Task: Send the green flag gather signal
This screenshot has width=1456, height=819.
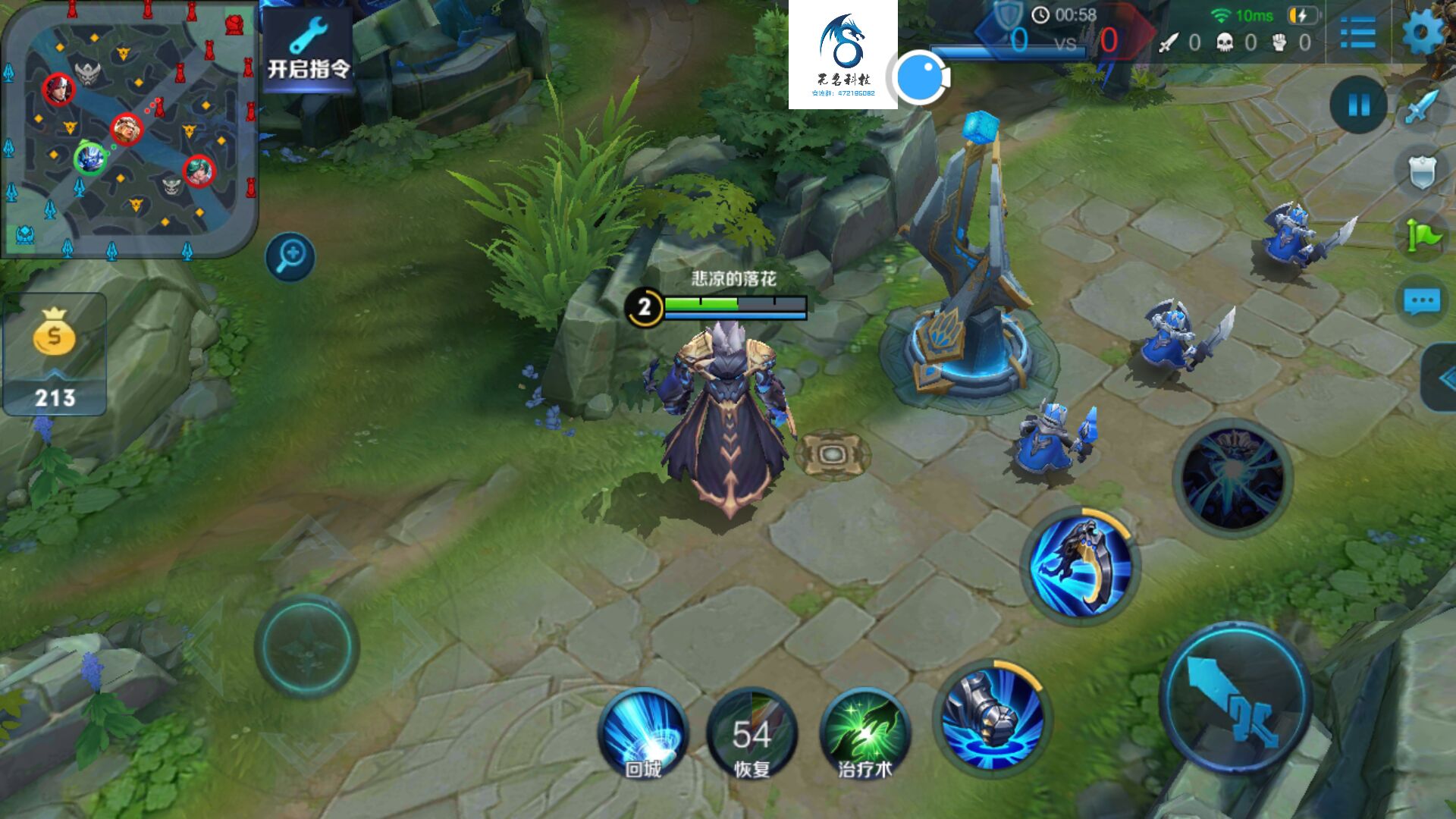Action: click(x=1422, y=236)
